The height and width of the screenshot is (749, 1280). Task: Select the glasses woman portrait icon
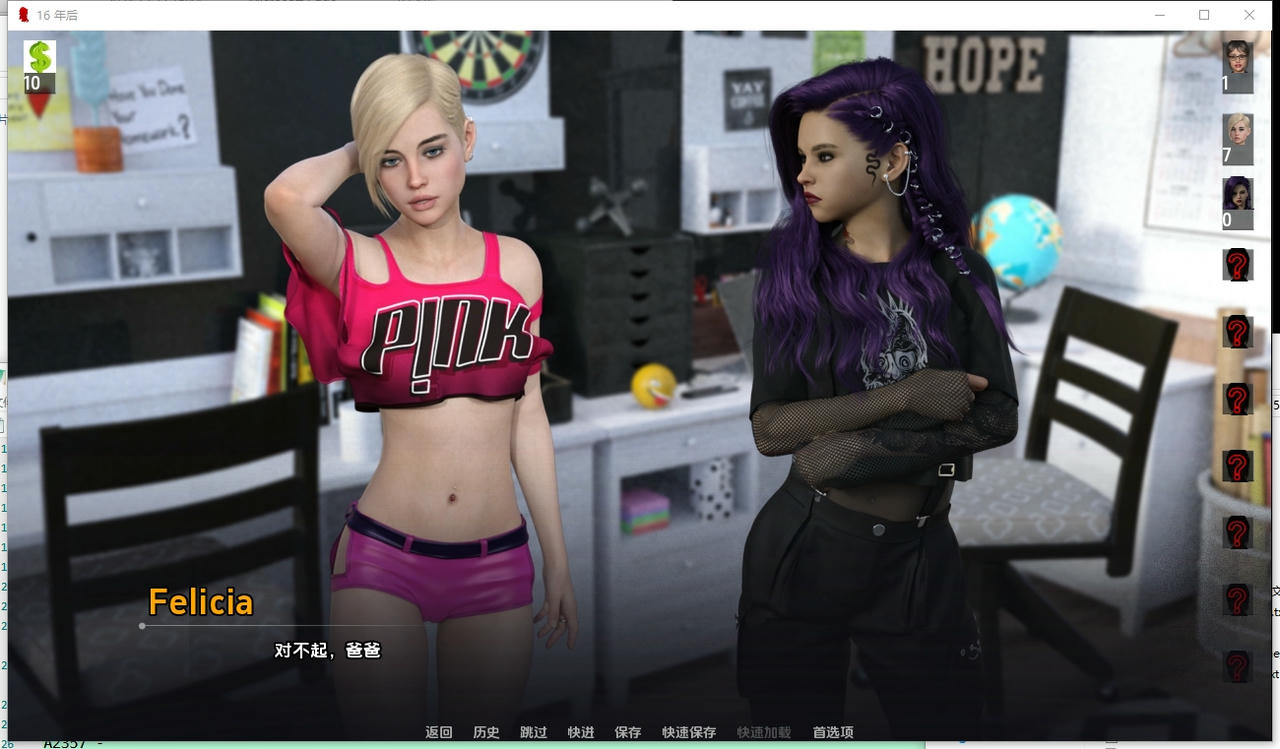click(1238, 58)
